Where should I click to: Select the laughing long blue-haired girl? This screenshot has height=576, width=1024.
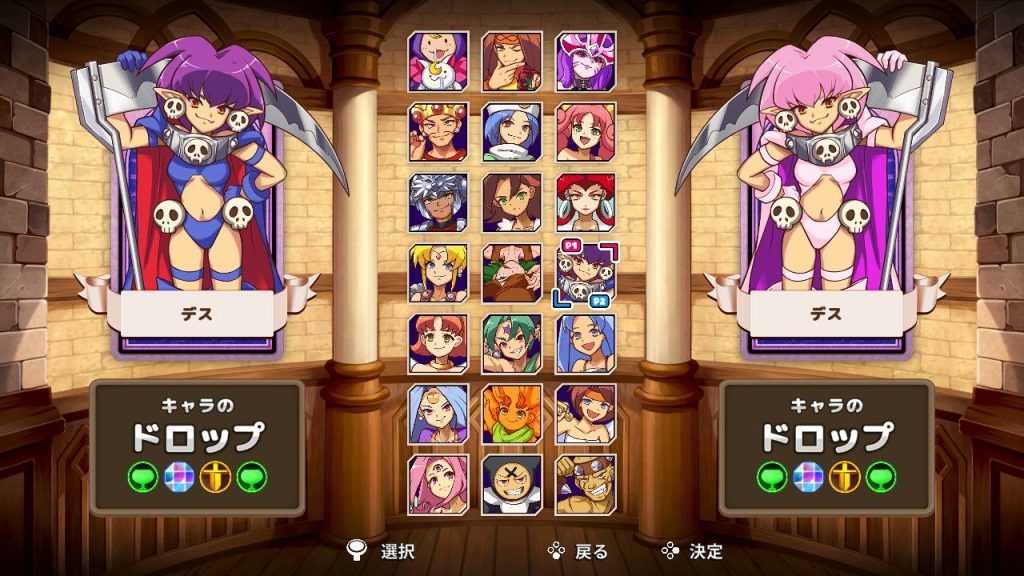(x=586, y=344)
